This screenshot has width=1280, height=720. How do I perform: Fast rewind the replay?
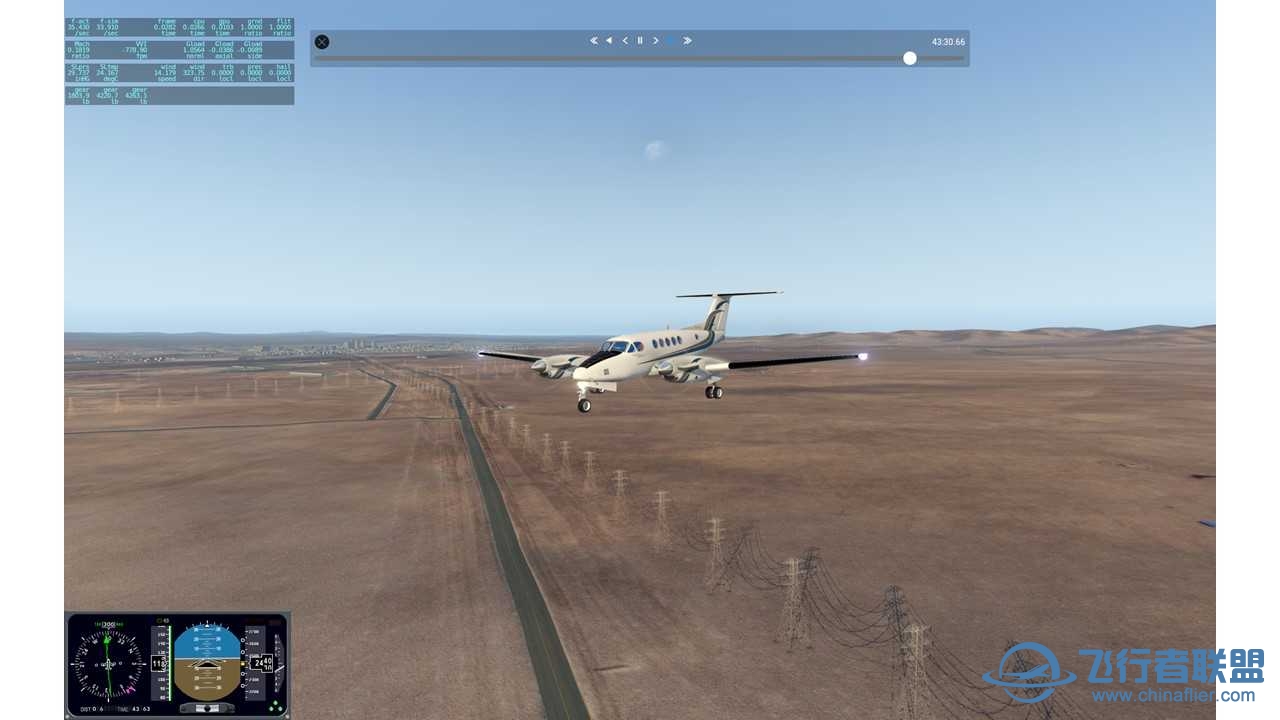pyautogui.click(x=593, y=41)
